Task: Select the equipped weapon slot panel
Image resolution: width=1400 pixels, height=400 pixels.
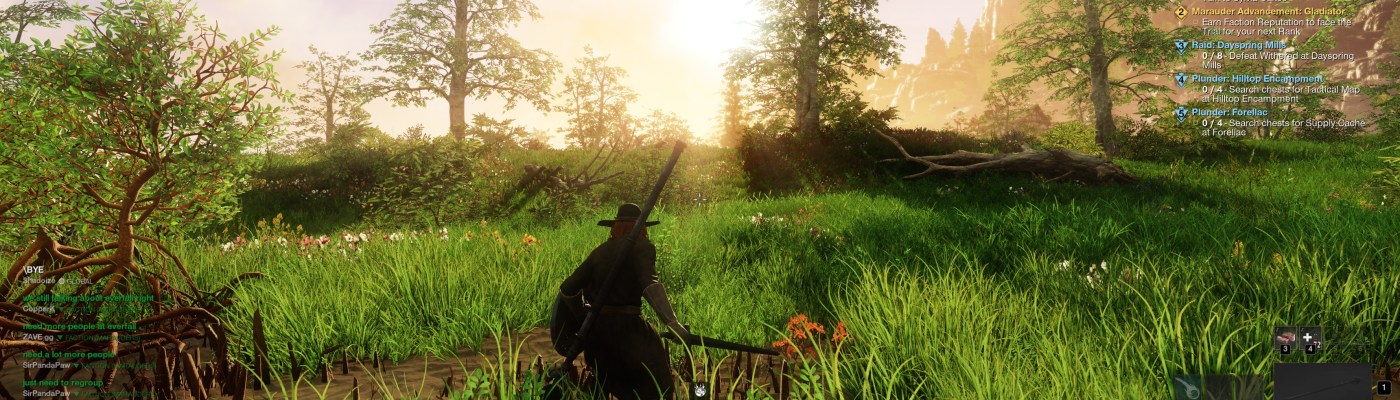Action: (x=1322, y=382)
